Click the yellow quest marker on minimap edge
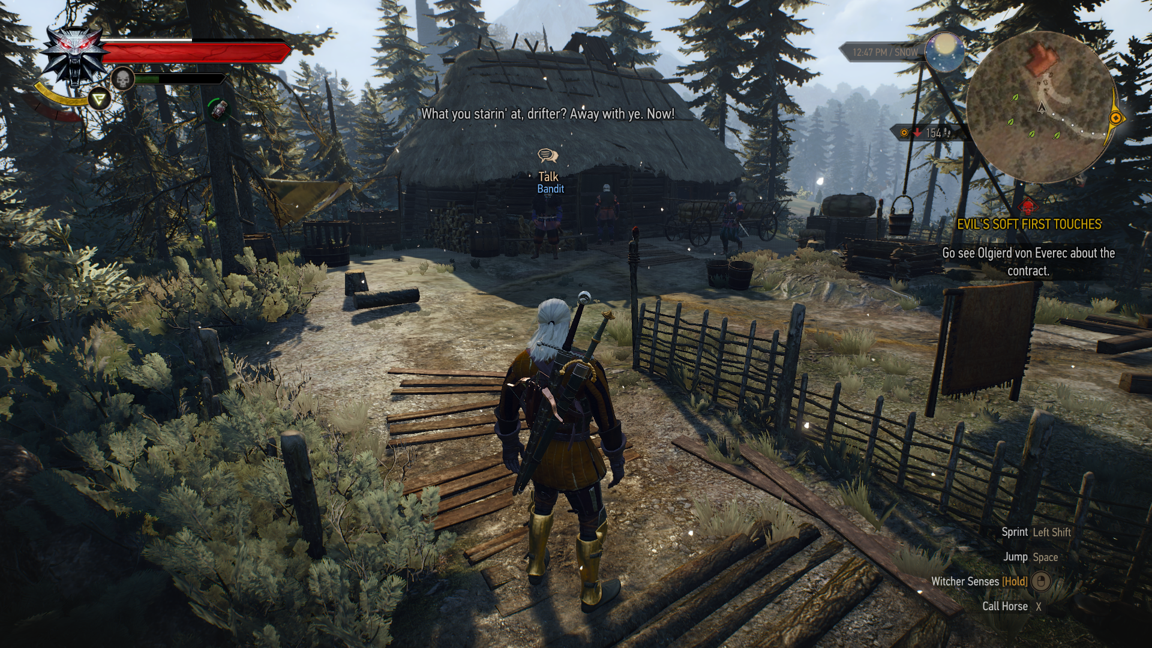This screenshot has width=1152, height=648. pos(1116,118)
